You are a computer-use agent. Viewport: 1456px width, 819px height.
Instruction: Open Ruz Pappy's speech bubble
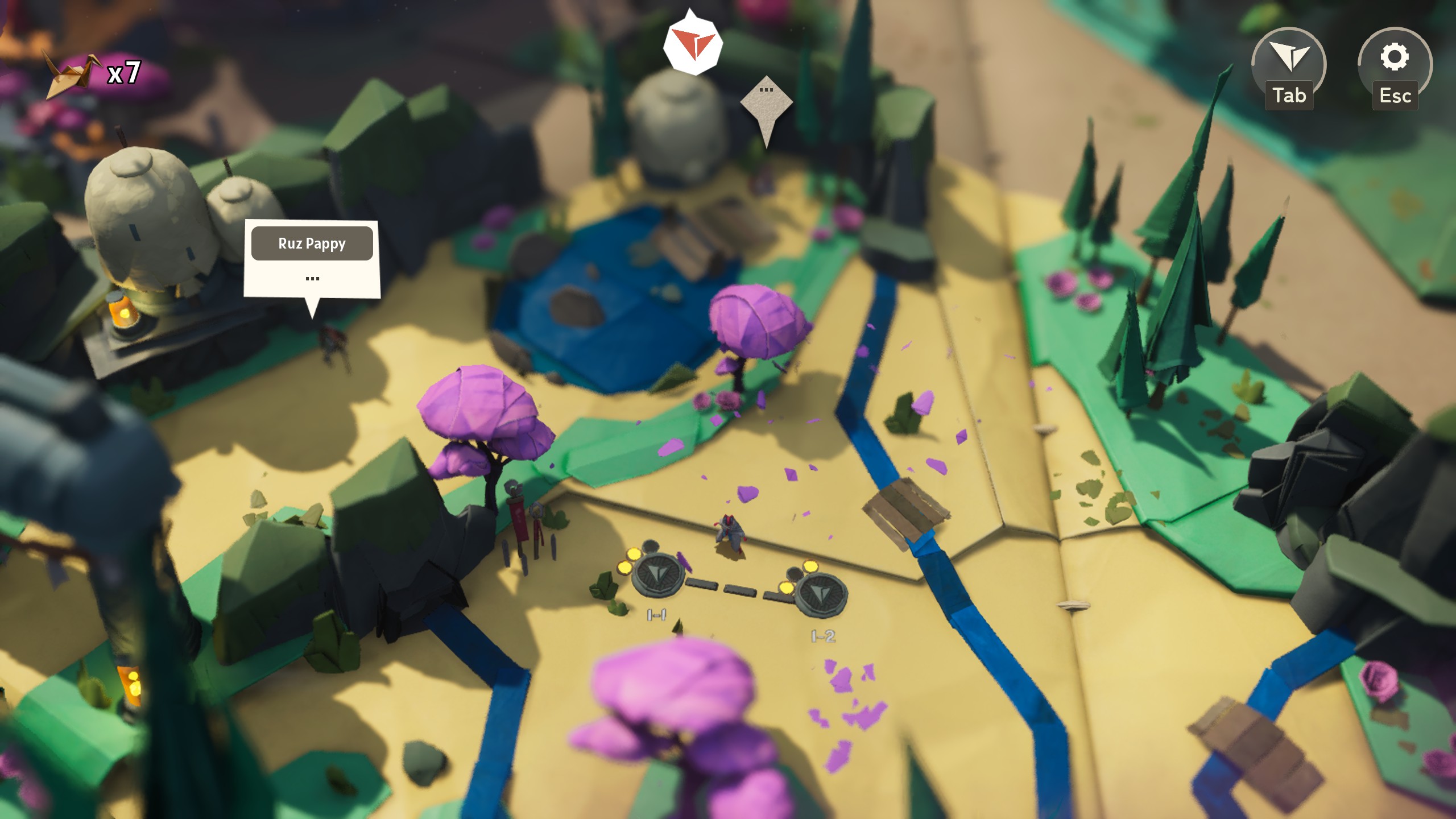pos(312,259)
